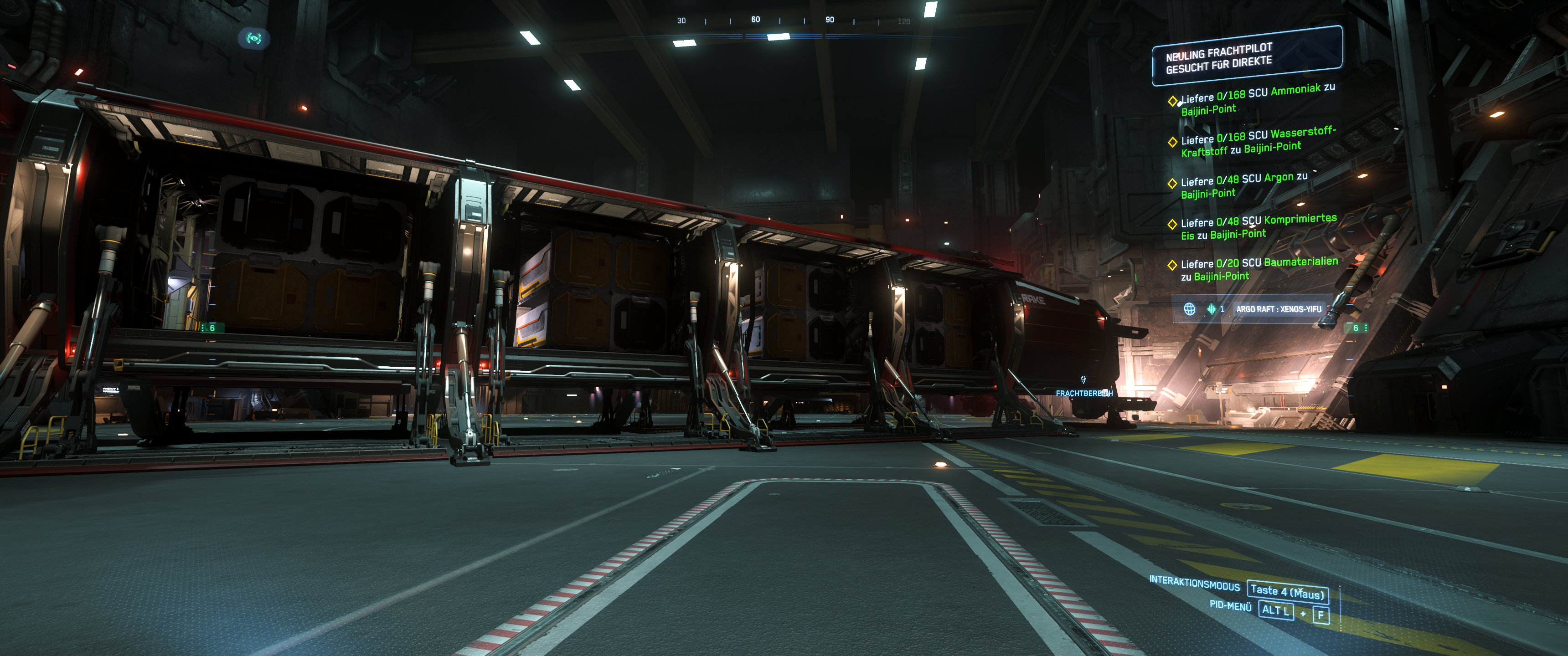Viewport: 1568px width, 656px height.
Task: Click the globe icon in the channel bar
Action: pyautogui.click(x=1189, y=309)
